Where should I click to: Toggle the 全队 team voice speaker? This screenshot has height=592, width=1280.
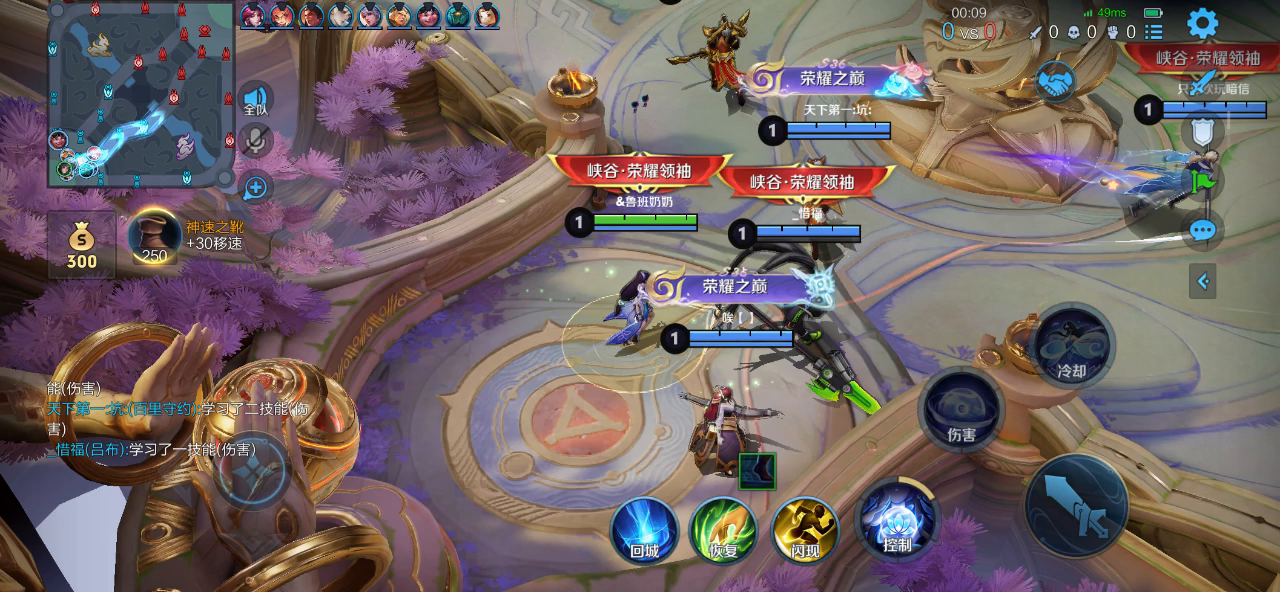(255, 100)
